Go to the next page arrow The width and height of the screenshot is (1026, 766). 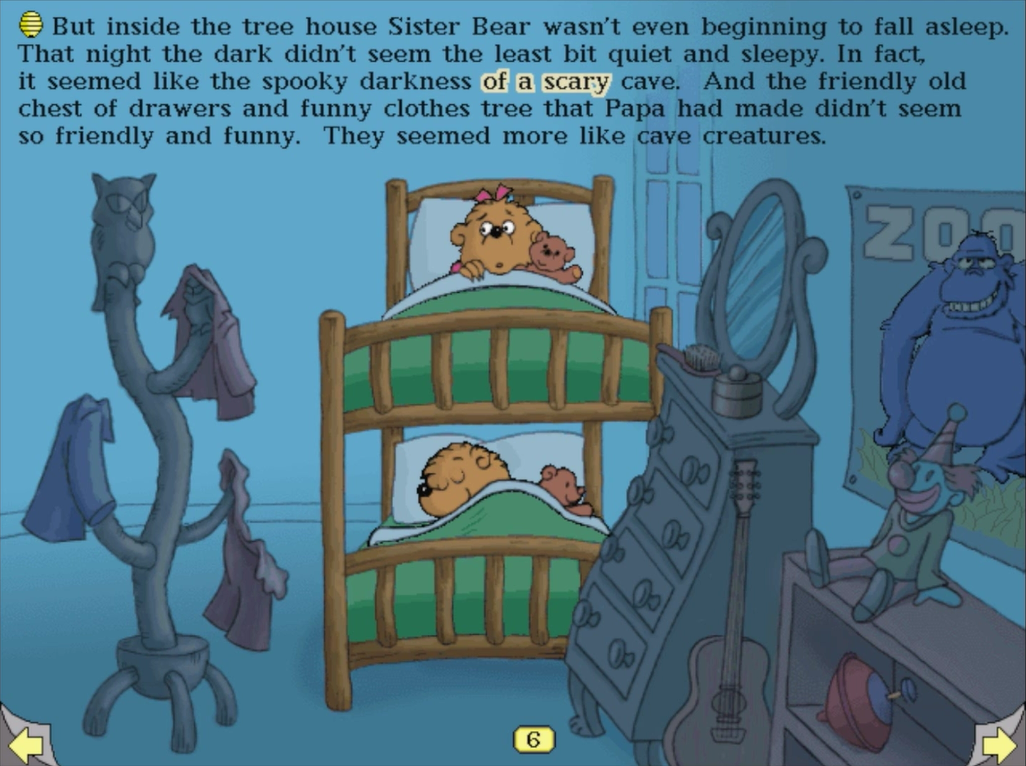[999, 742]
